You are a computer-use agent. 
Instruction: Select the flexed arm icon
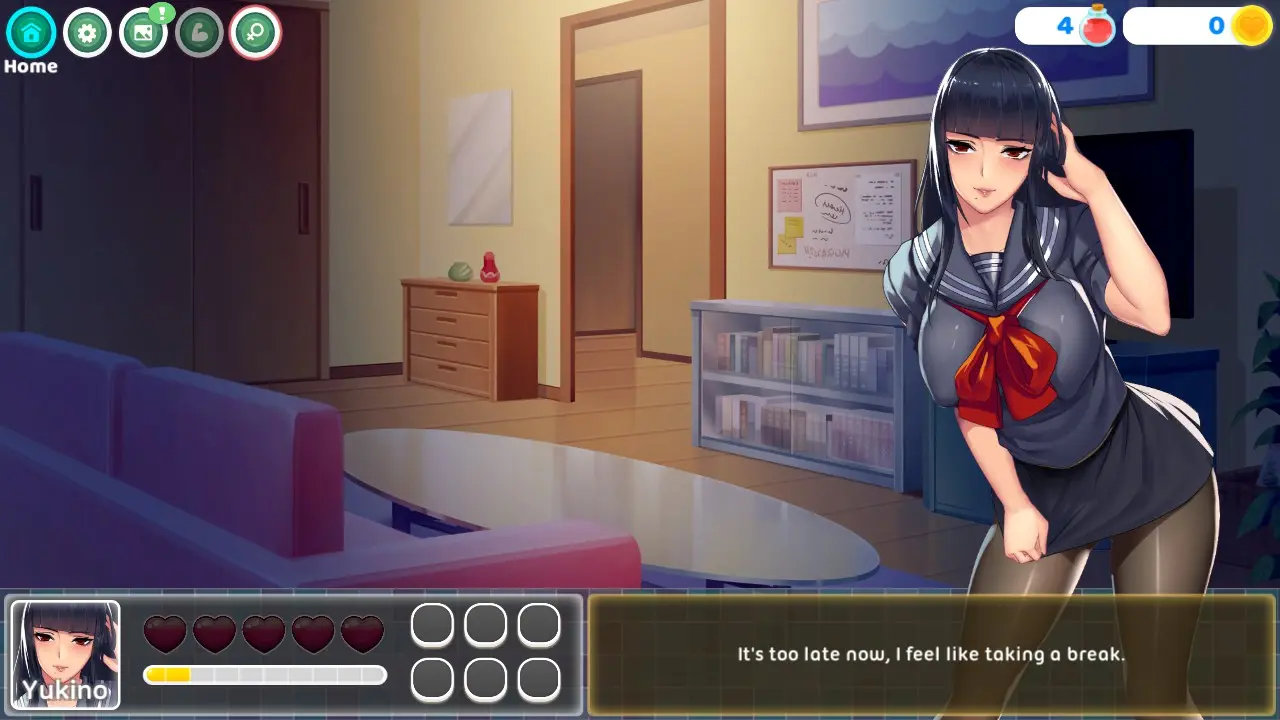199,33
